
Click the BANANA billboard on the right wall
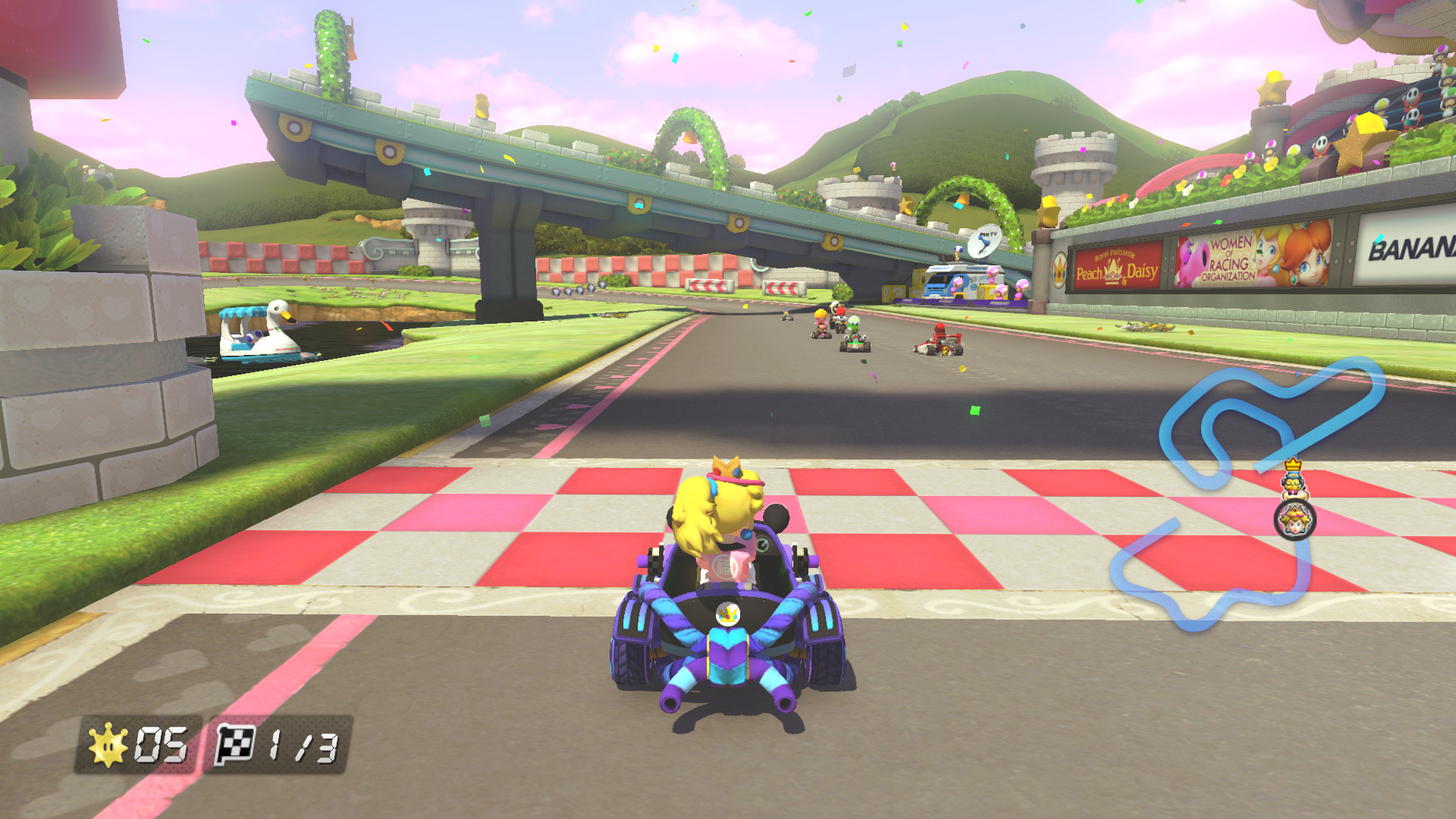[1410, 249]
